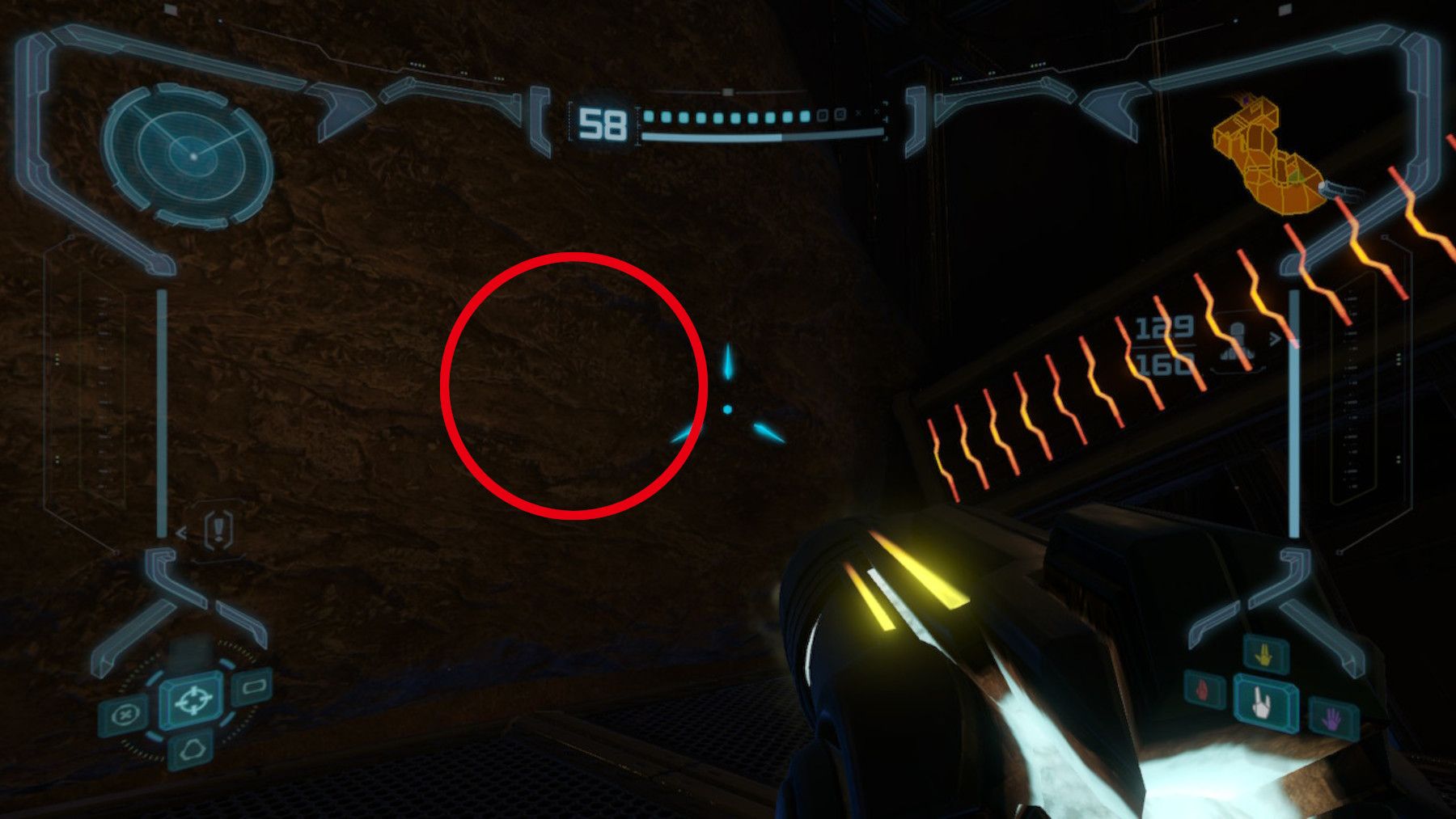Image resolution: width=1456 pixels, height=819 pixels.
Task: Expand the arrow right of the ammo counter
Action: tap(1275, 338)
